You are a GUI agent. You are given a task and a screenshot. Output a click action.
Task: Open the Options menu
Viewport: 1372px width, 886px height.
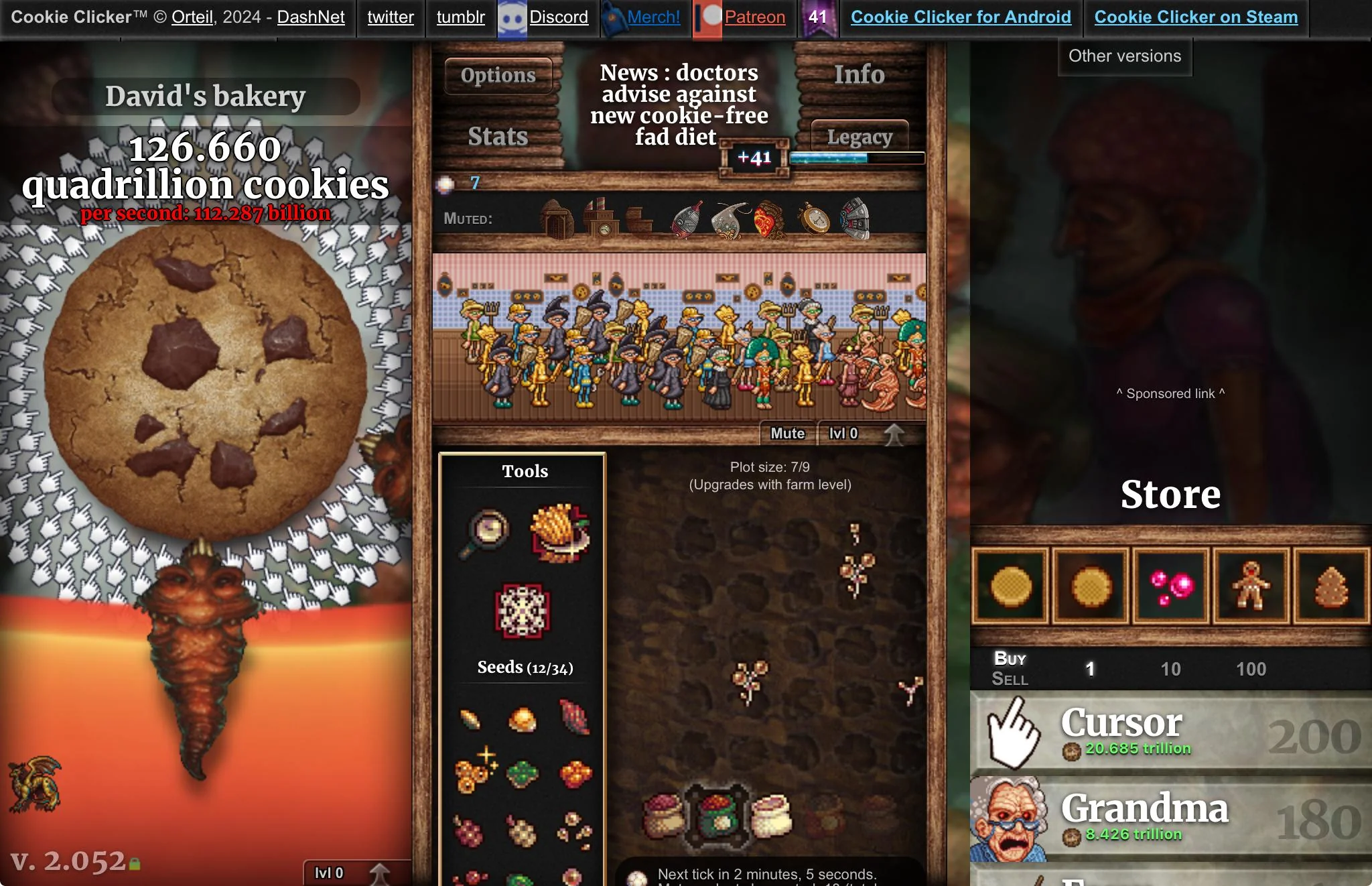[497, 75]
